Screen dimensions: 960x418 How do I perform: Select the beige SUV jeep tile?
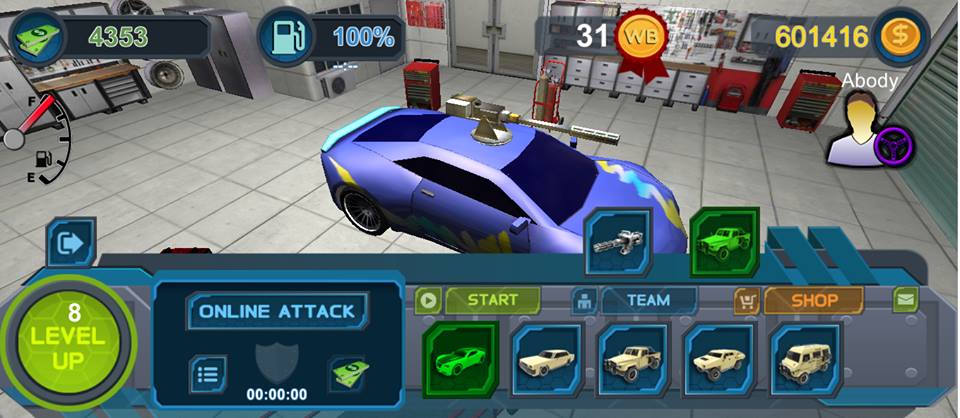coord(806,358)
